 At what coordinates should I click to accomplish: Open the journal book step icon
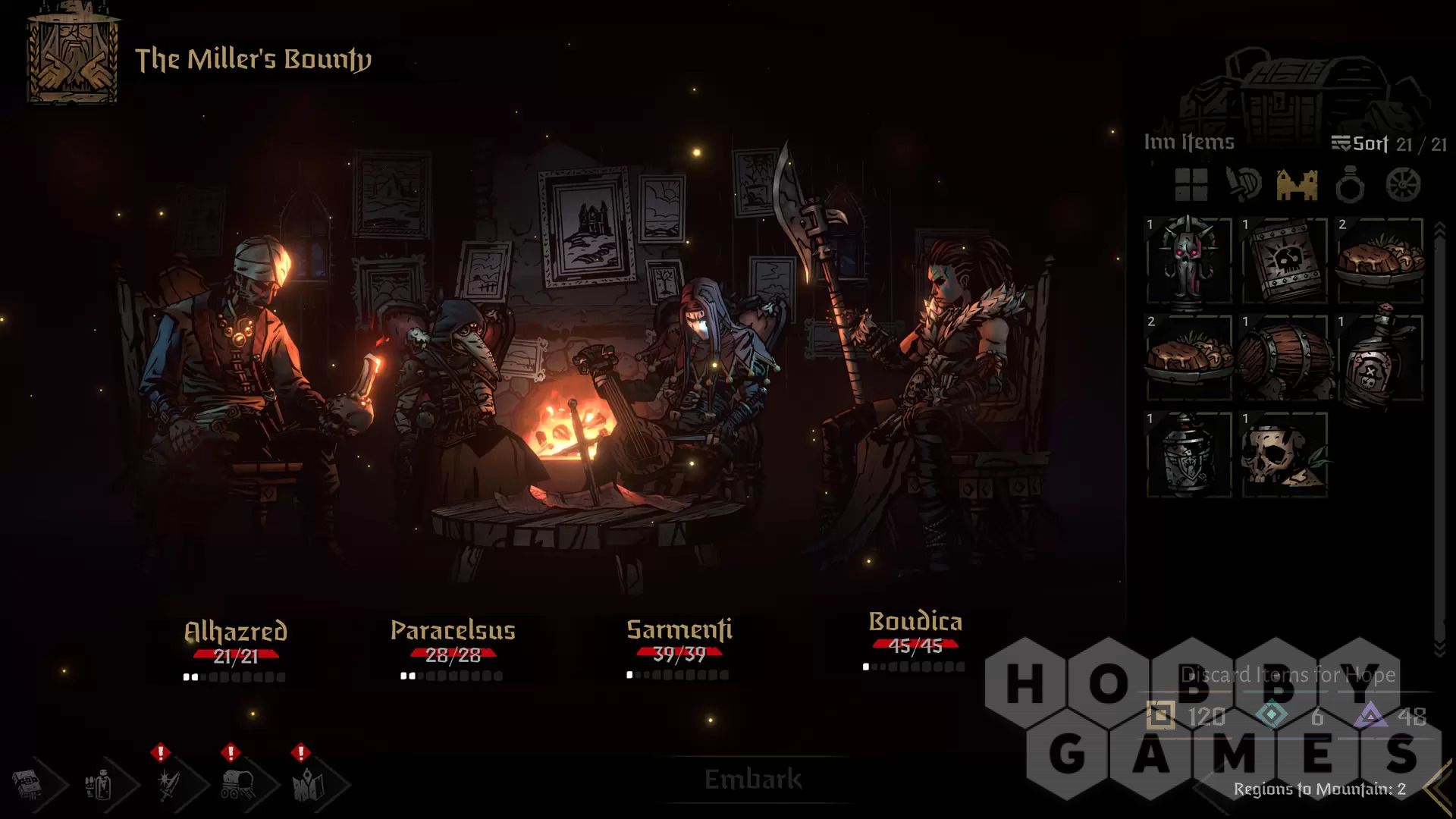coord(29,784)
